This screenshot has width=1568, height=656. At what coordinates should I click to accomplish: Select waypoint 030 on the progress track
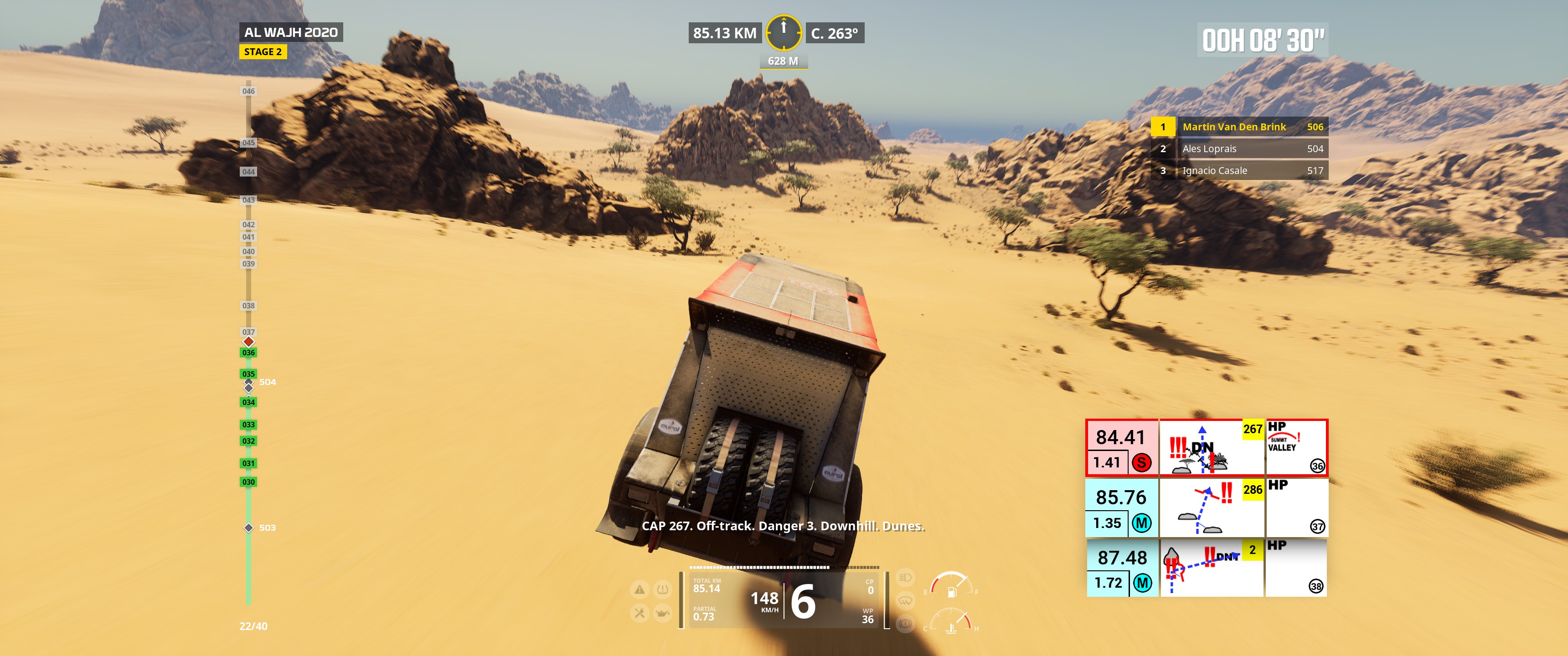[x=248, y=482]
